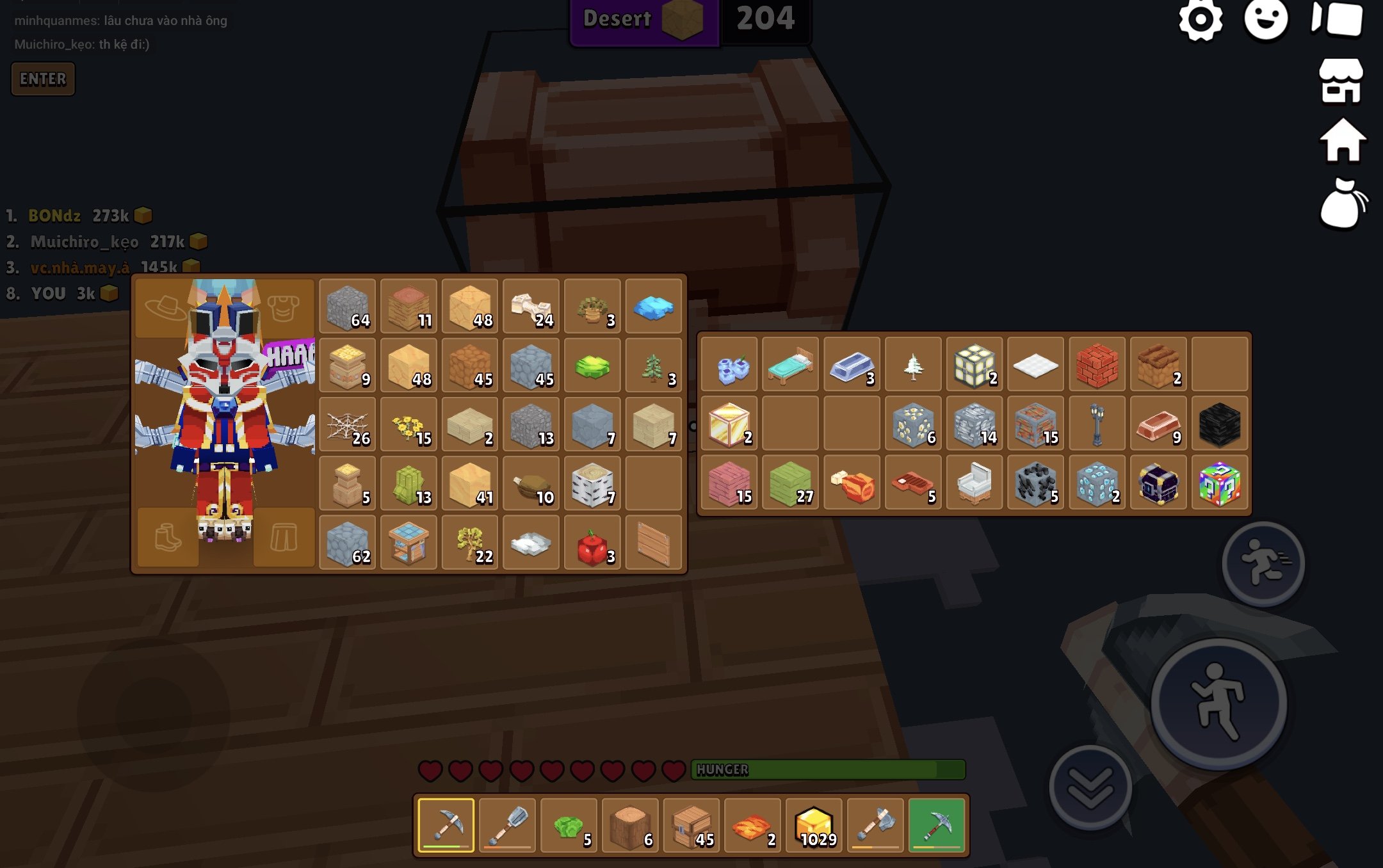Screen dimensions: 1383x868
Task: Take the red brick block from chest
Action: [1096, 366]
